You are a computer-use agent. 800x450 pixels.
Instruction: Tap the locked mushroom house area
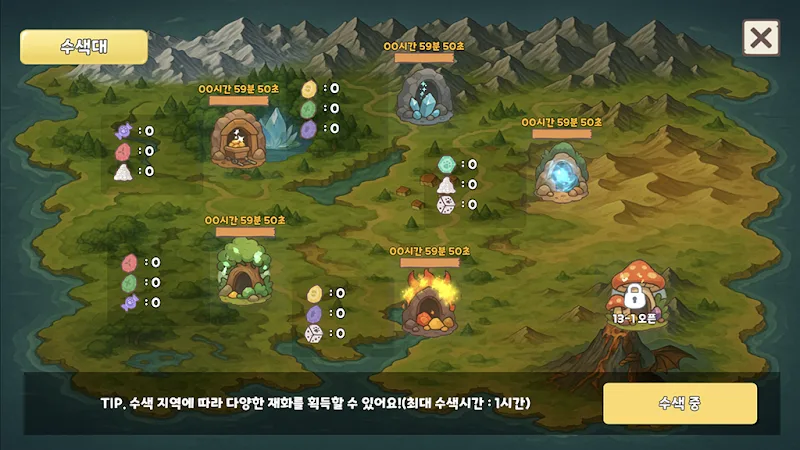pyautogui.click(x=634, y=292)
